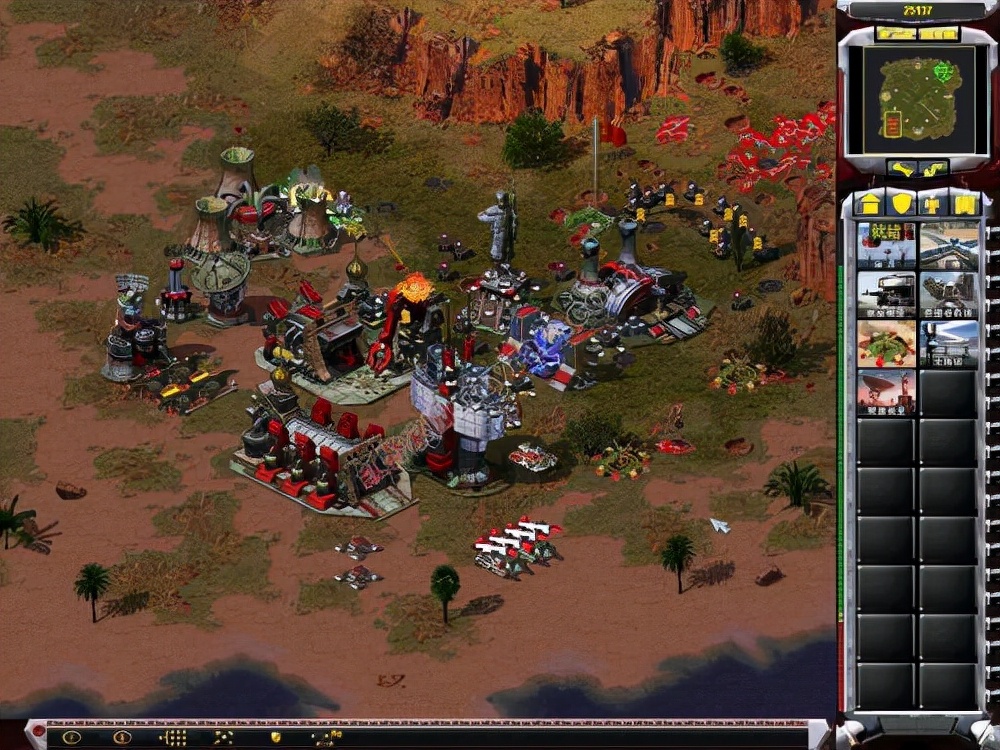Select the satellite dish radar build icon
The image size is (1000, 750).
[x=886, y=393]
